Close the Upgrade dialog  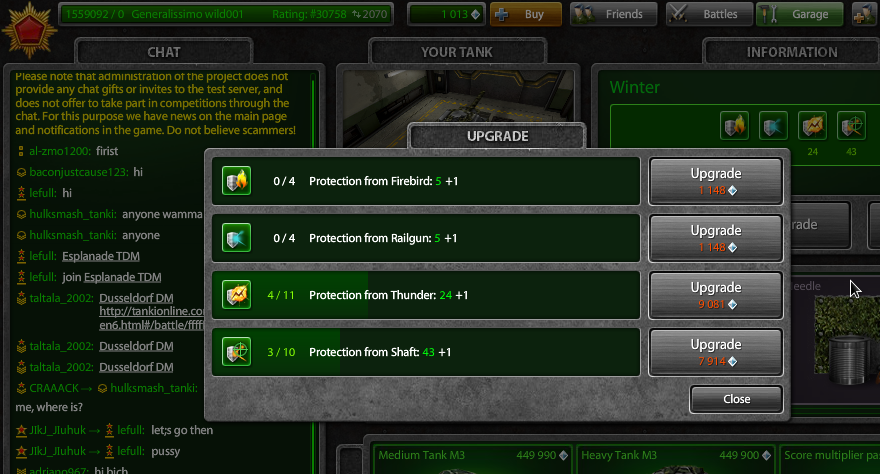pos(736,399)
